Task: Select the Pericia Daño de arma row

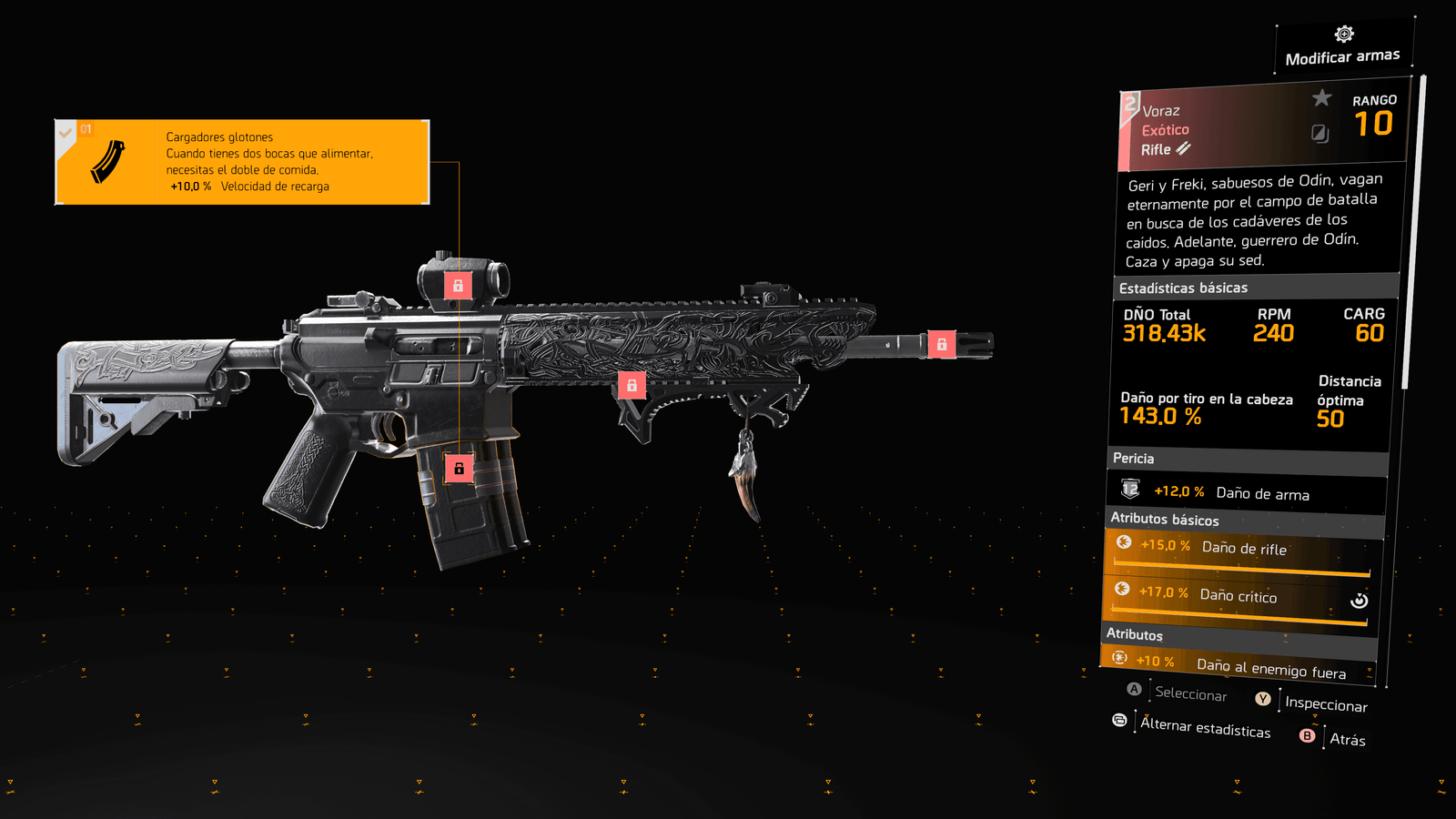Action: pos(1247,493)
